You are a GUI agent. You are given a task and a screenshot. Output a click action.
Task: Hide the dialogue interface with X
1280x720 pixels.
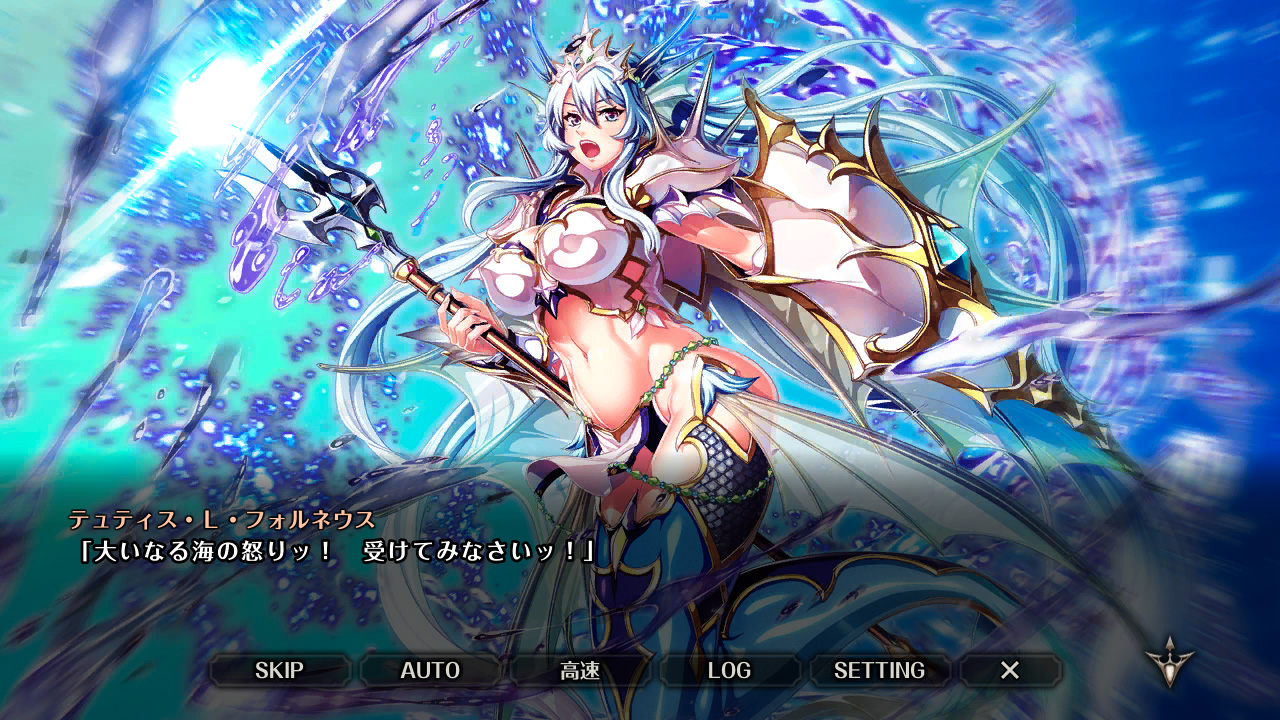click(1010, 670)
